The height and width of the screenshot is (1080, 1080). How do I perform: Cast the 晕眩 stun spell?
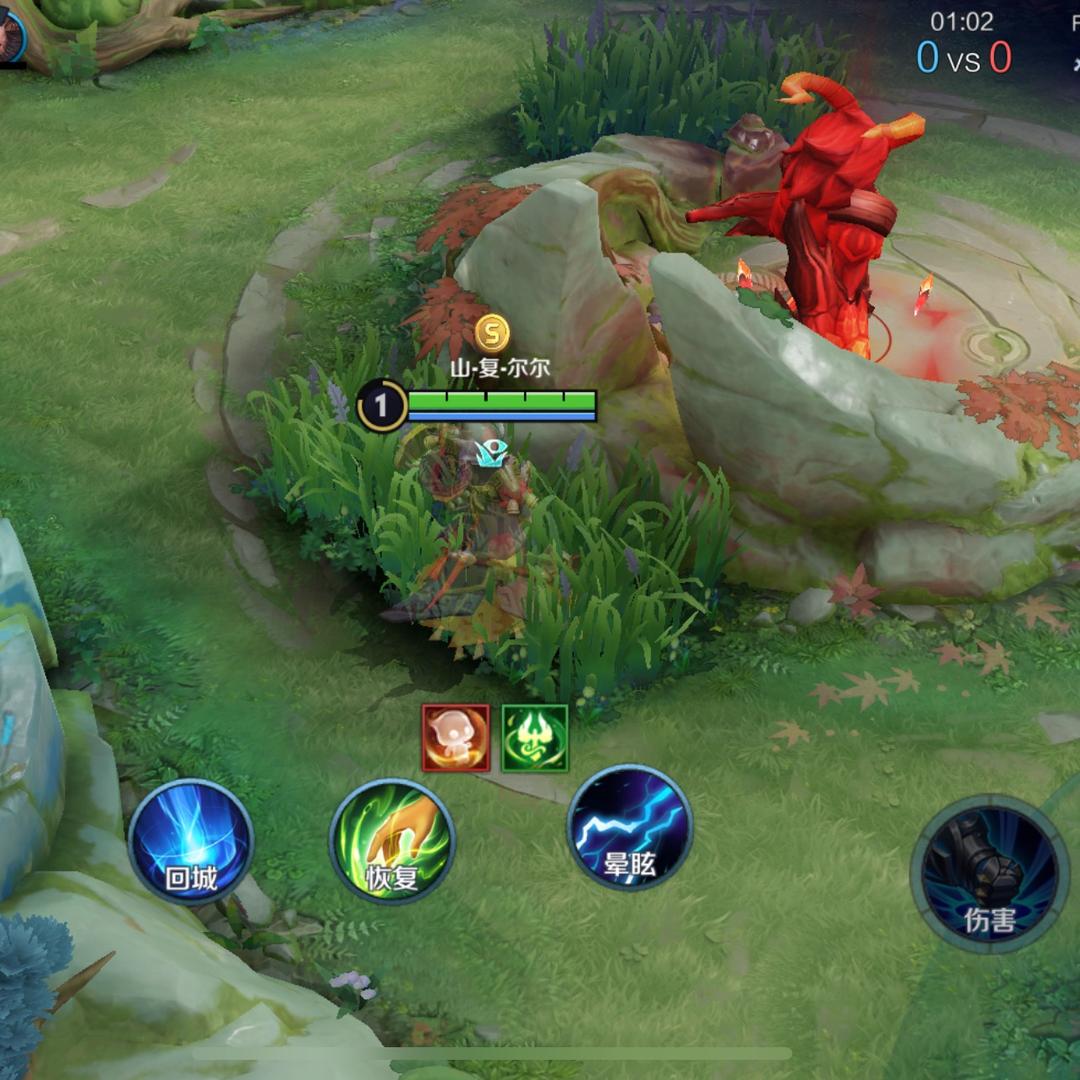tap(629, 828)
